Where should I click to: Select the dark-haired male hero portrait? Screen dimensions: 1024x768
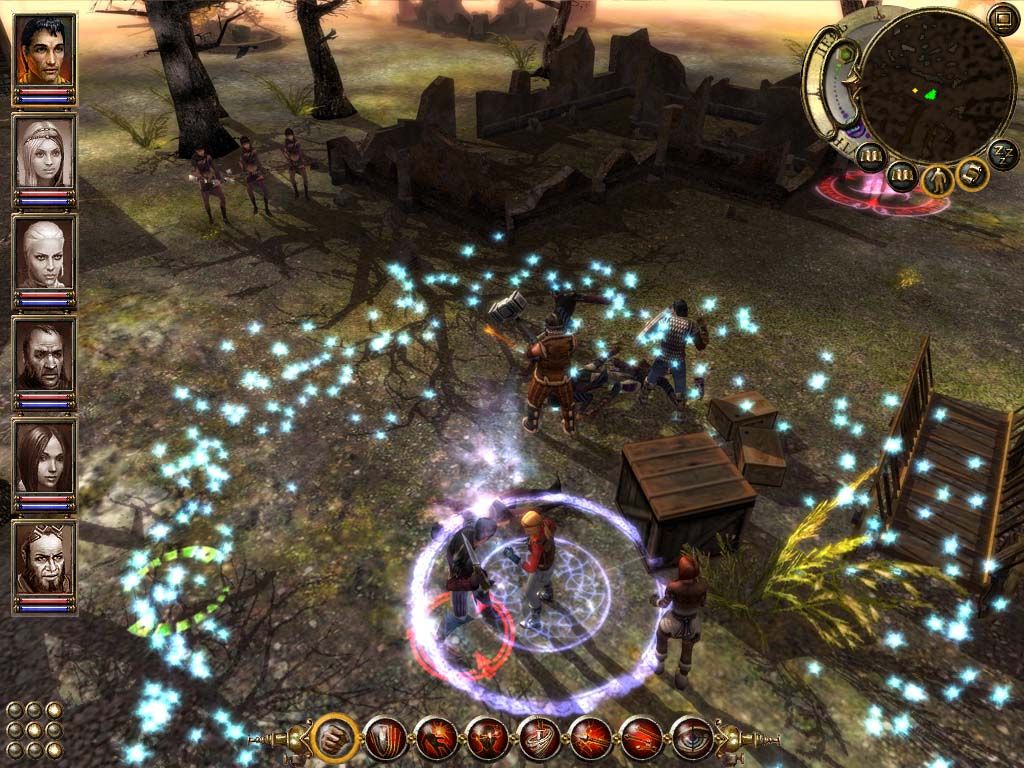pos(44,50)
